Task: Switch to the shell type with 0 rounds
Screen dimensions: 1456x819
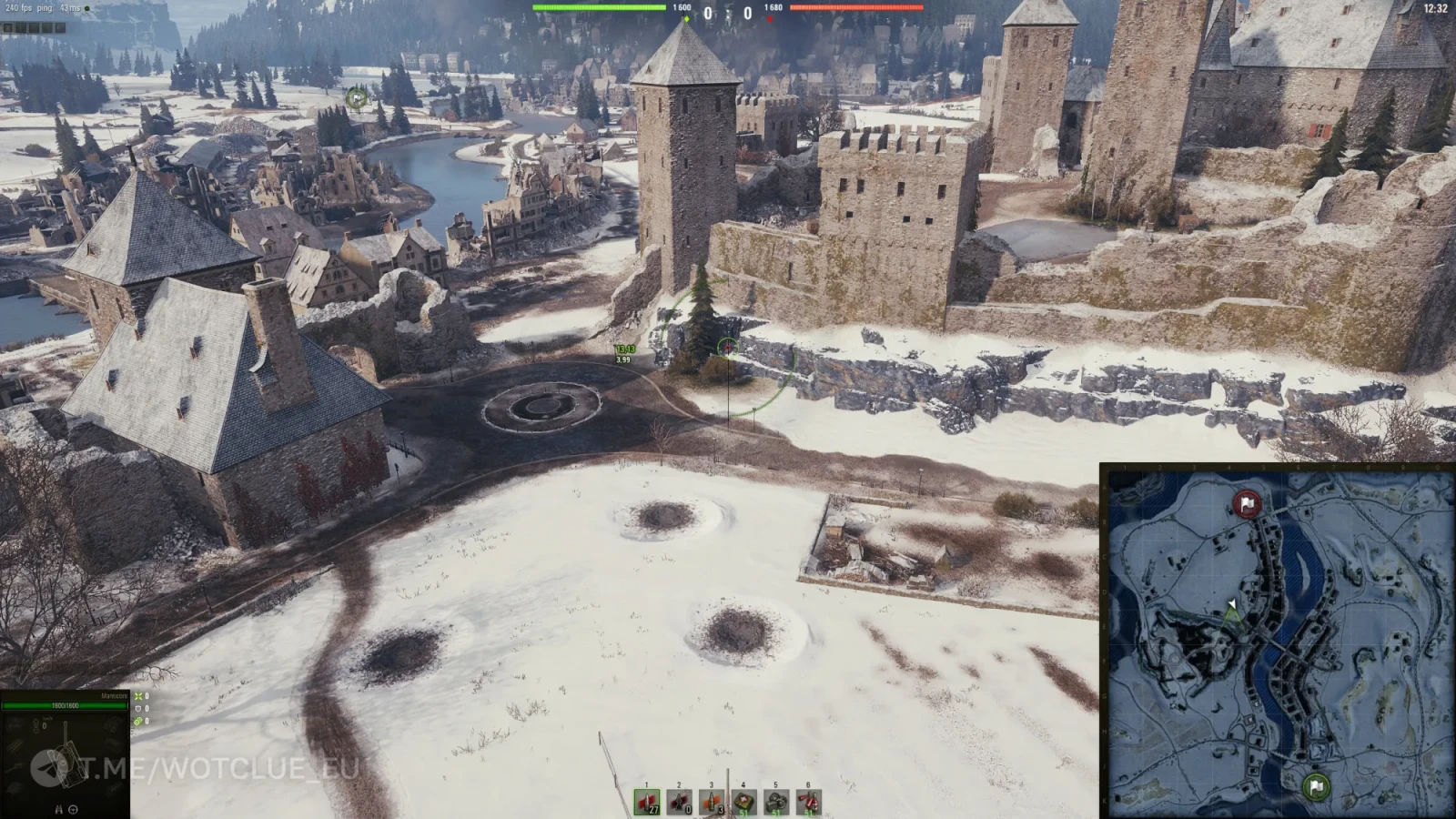Action: (680, 802)
